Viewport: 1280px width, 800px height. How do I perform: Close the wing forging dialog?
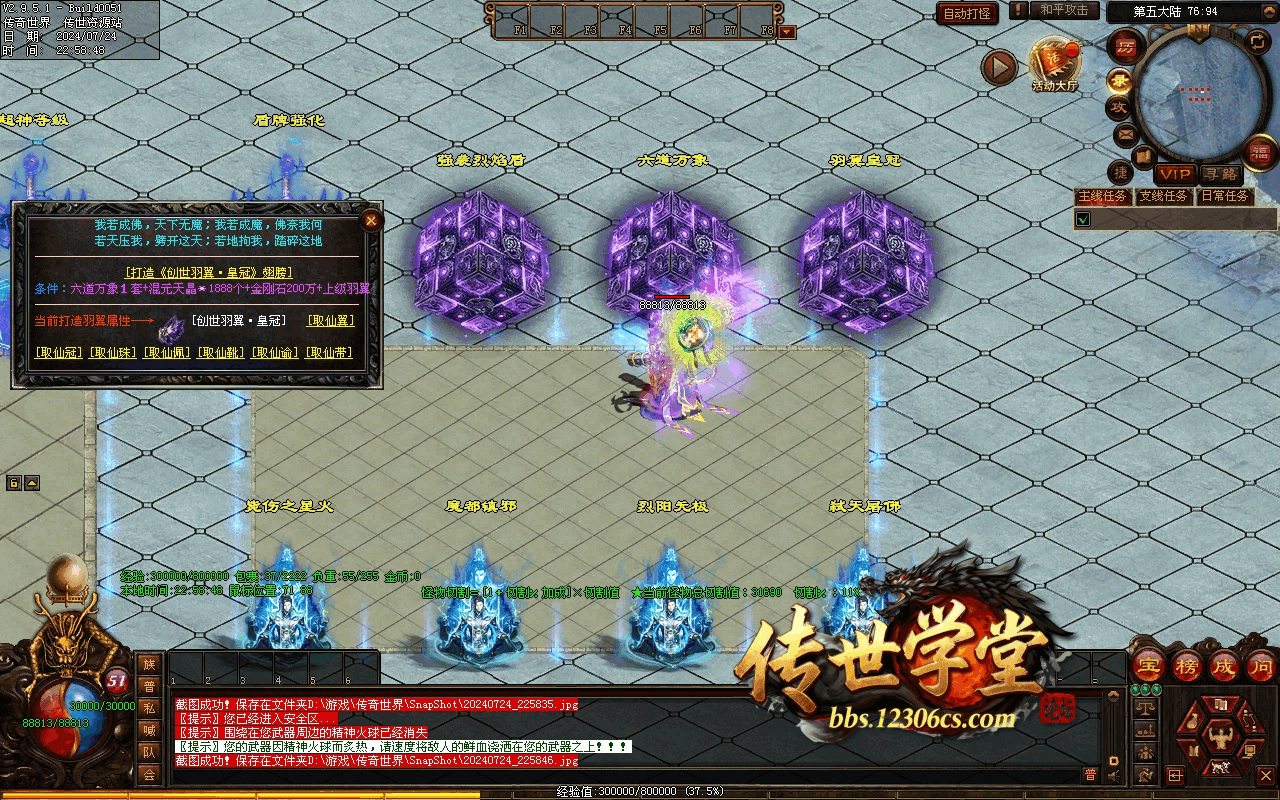point(371,220)
